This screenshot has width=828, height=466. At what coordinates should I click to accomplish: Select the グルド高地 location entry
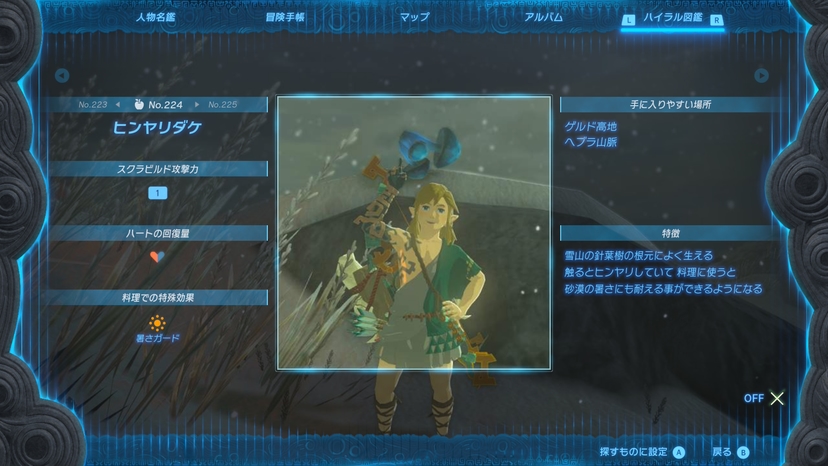[x=590, y=126]
